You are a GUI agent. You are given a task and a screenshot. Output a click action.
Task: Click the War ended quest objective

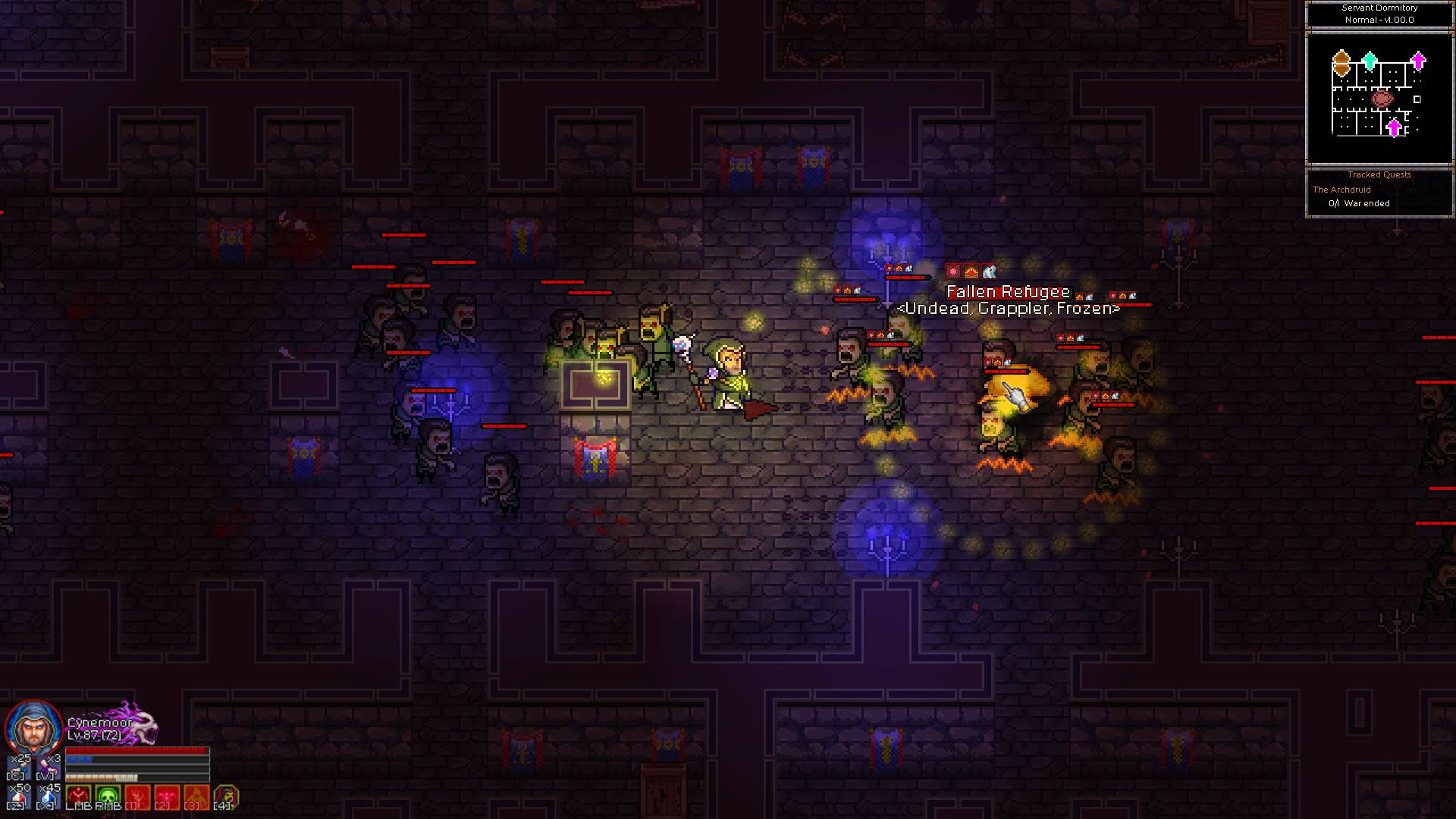tap(1361, 202)
